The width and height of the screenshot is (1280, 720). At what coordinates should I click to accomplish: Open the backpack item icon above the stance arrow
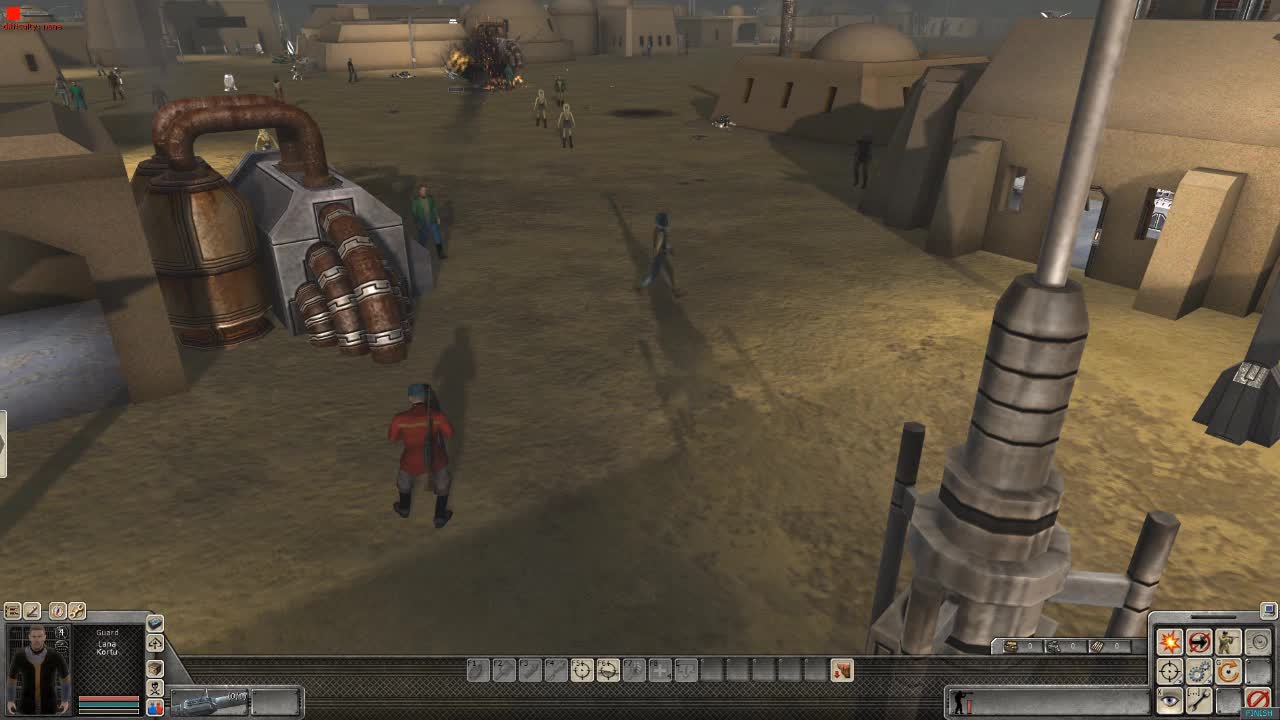click(x=155, y=624)
